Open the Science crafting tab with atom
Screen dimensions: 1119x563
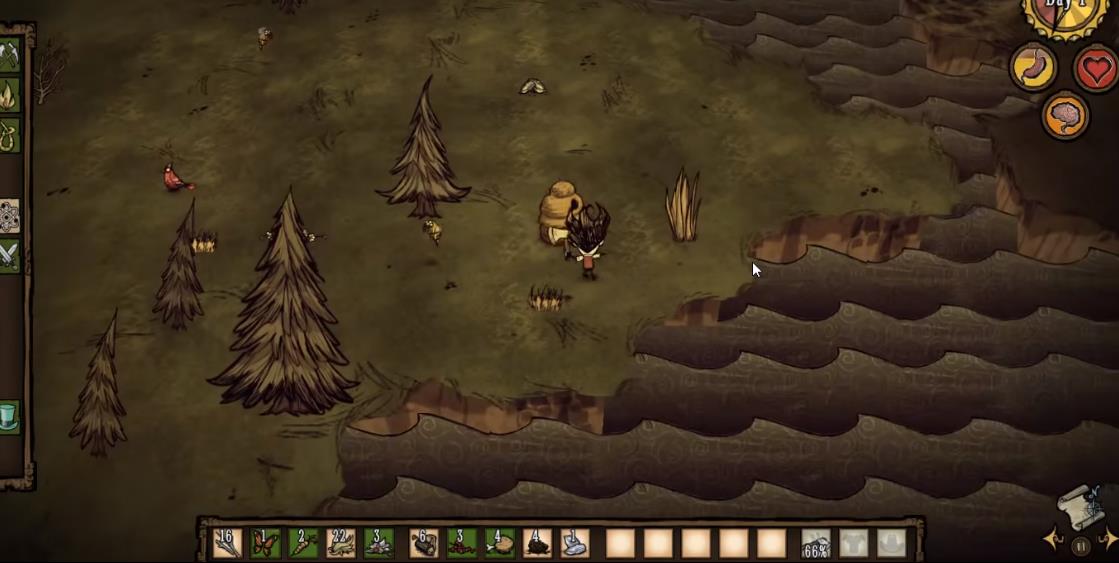8,215
